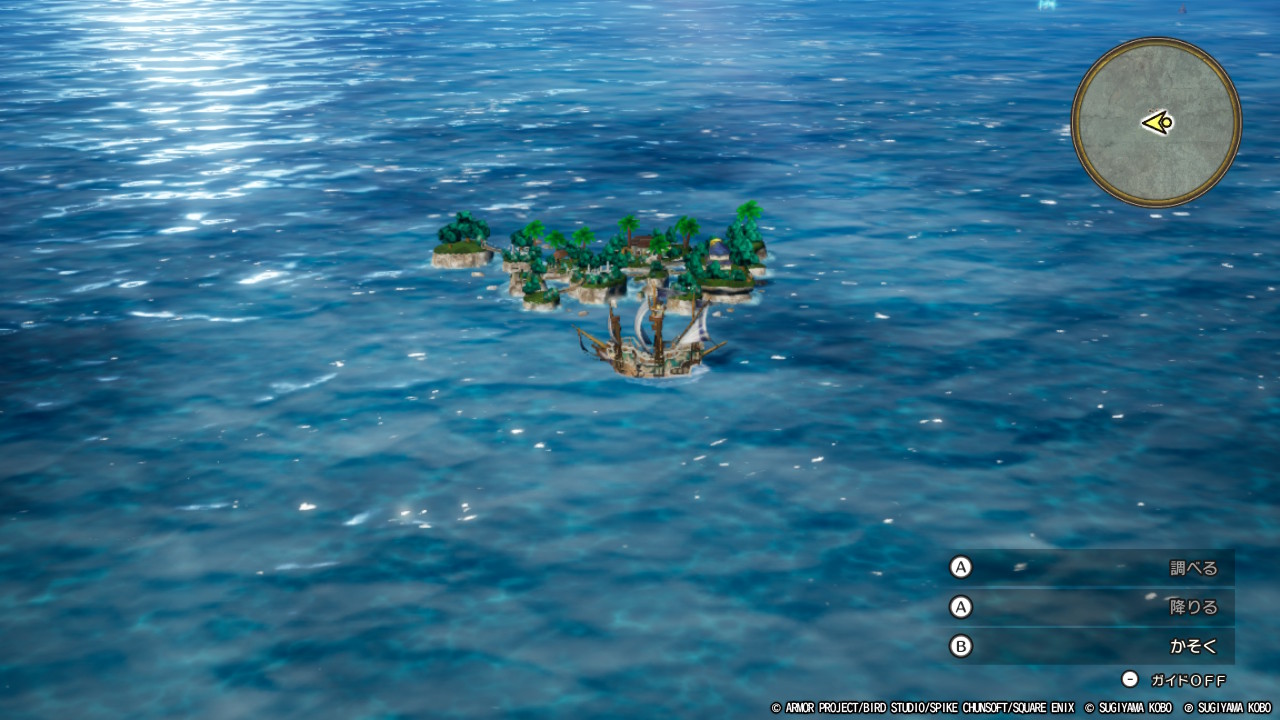1280x720 pixels.
Task: Open the circular minimap
Action: pyautogui.click(x=1156, y=122)
